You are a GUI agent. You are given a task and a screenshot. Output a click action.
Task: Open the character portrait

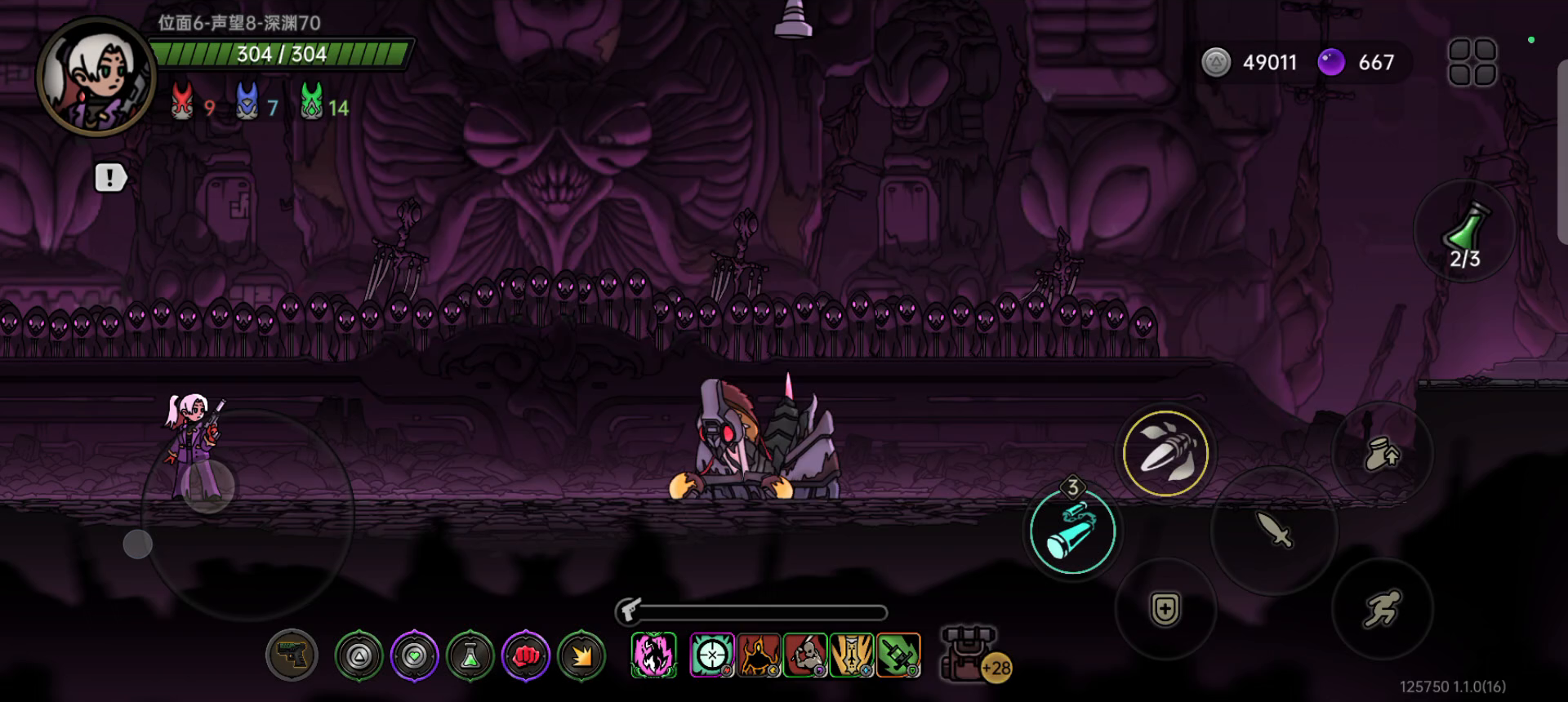point(96,77)
